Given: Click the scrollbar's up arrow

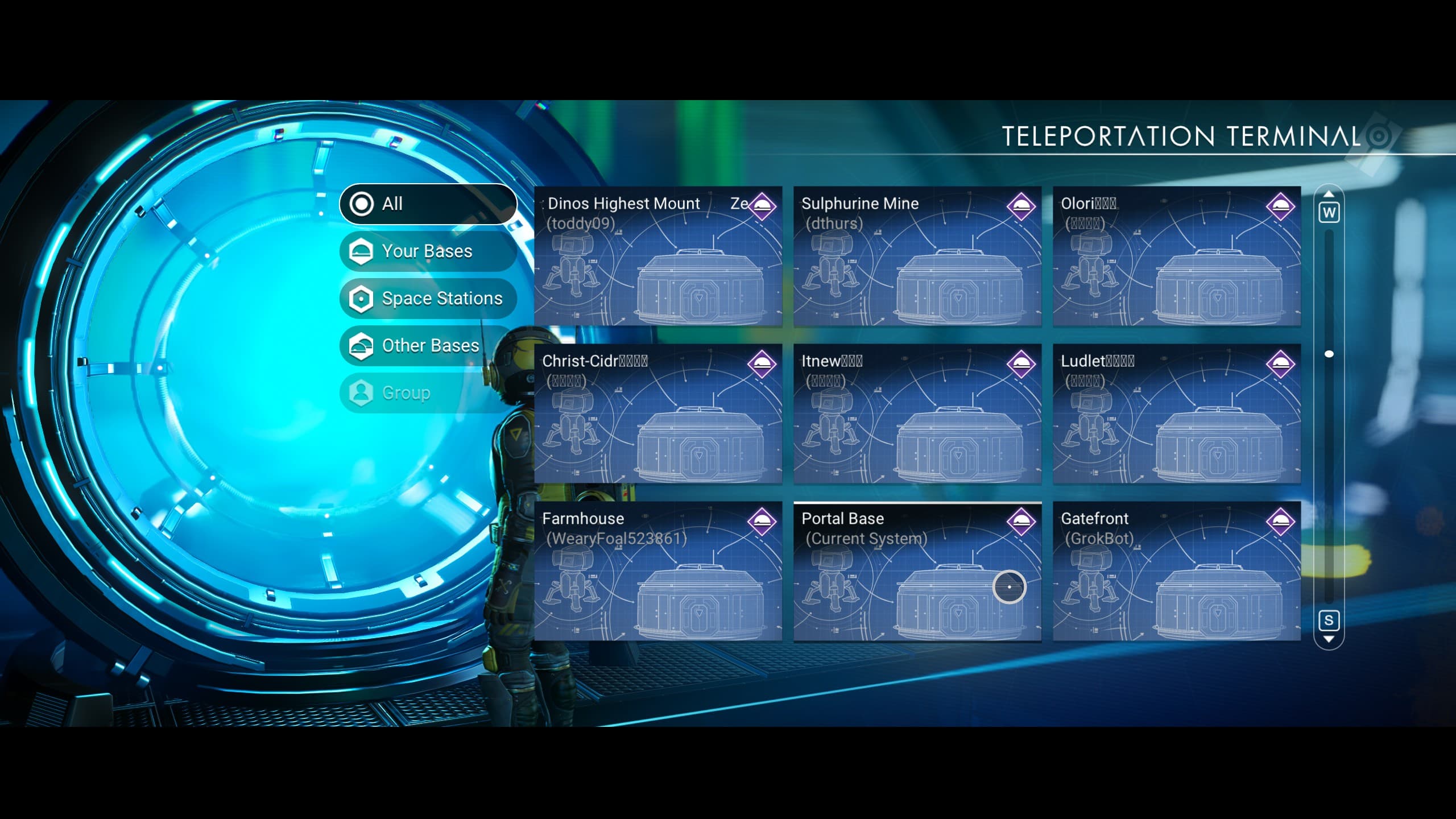Looking at the screenshot, I should coord(1329,195).
